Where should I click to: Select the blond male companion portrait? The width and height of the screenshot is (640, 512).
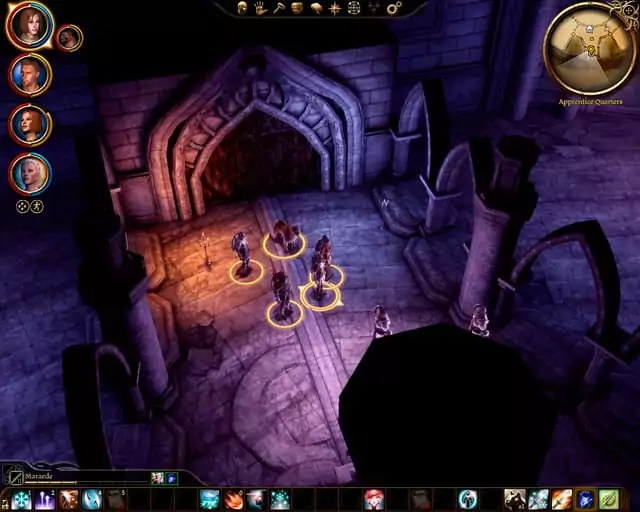coord(29,74)
